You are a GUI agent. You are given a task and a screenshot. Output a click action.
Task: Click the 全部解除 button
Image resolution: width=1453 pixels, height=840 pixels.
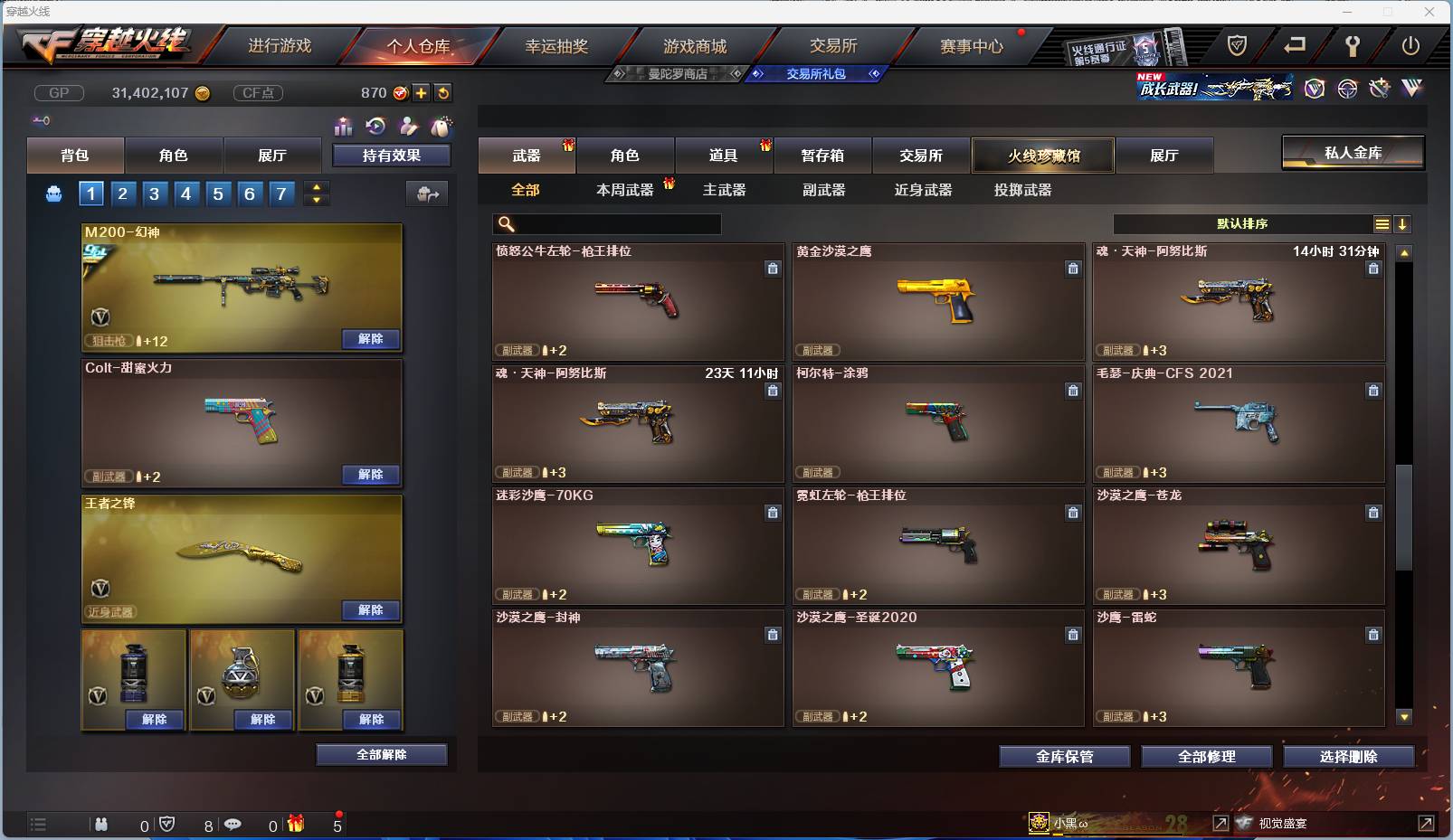pos(380,754)
